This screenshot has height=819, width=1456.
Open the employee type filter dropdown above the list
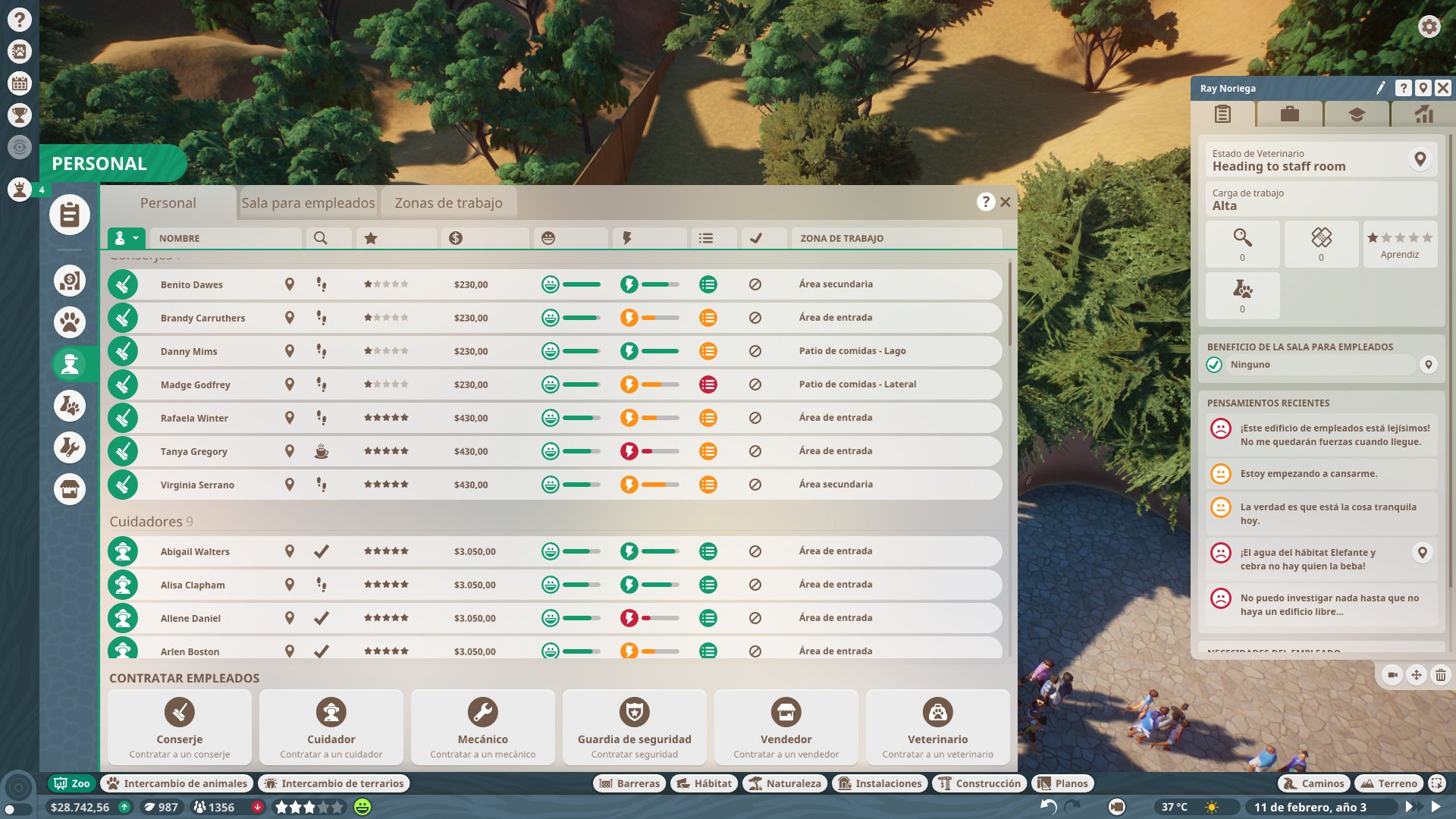pyautogui.click(x=124, y=237)
